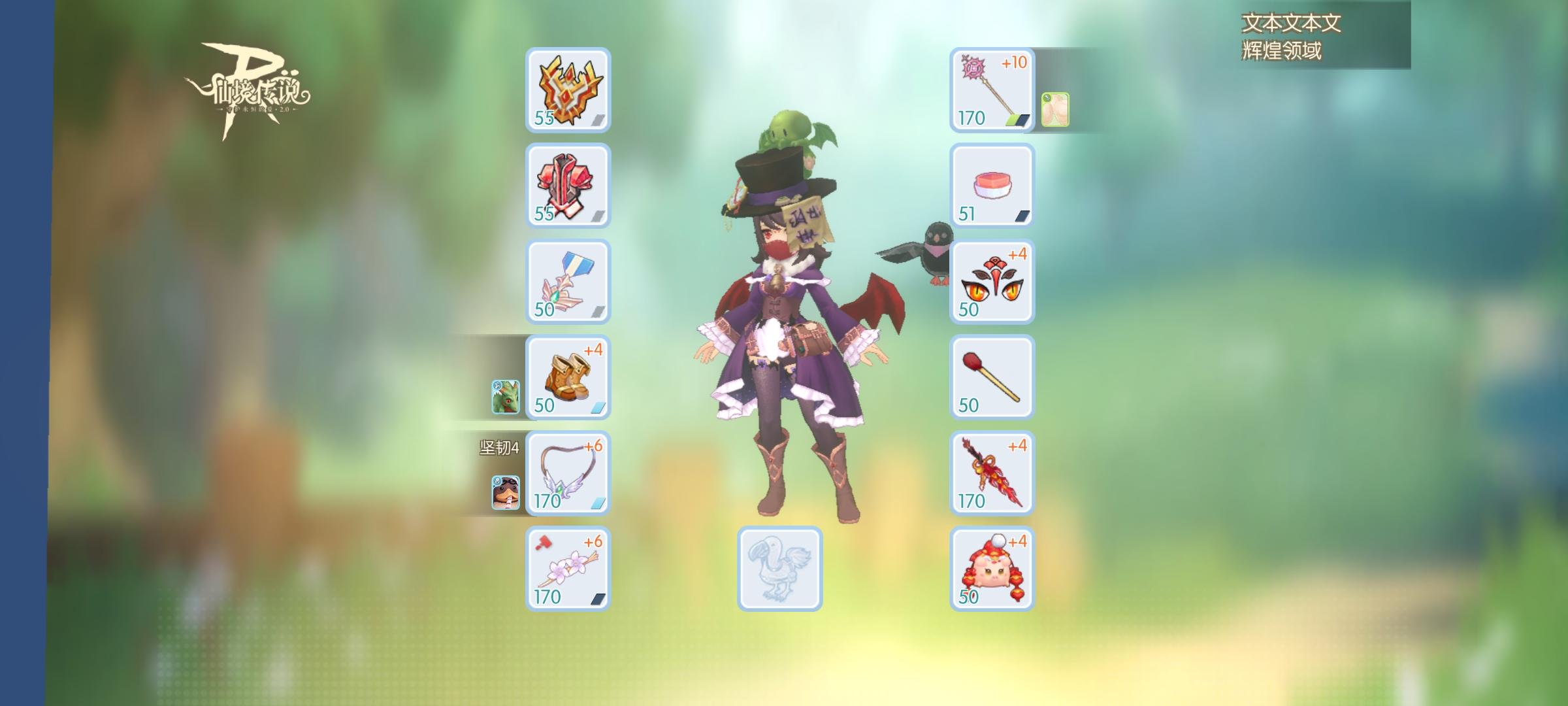1568x706 pixels.
Task: Click the red armor equipment slot
Action: click(x=567, y=186)
